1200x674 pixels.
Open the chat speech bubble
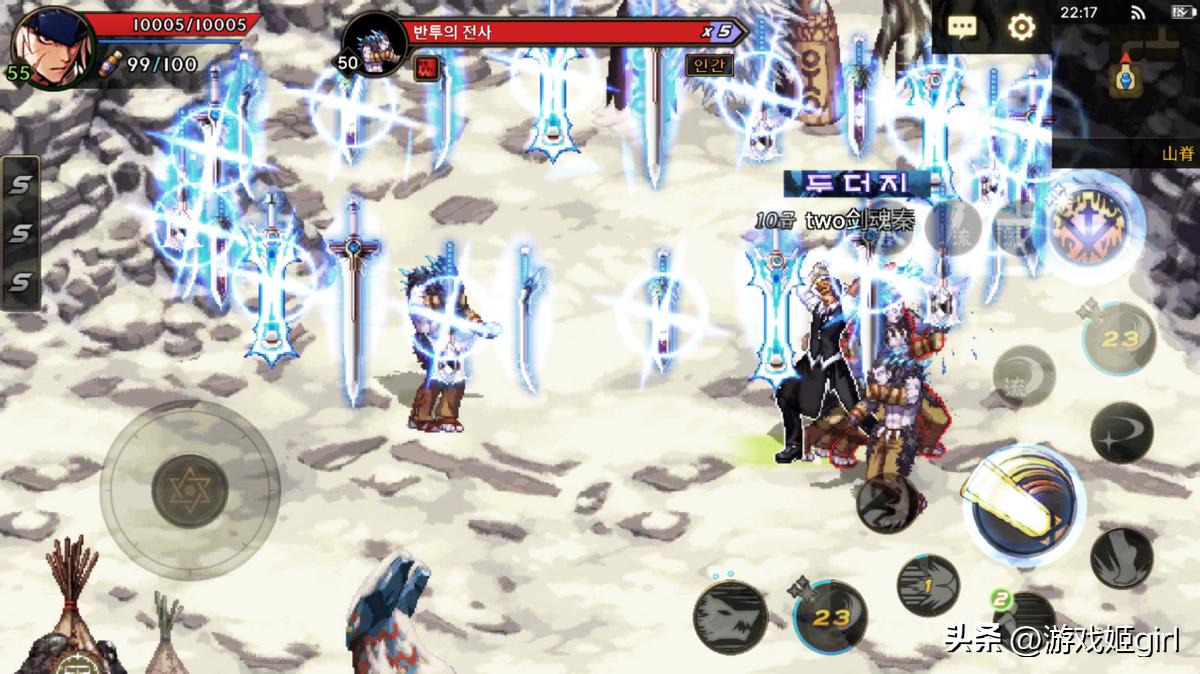pyautogui.click(x=962, y=27)
